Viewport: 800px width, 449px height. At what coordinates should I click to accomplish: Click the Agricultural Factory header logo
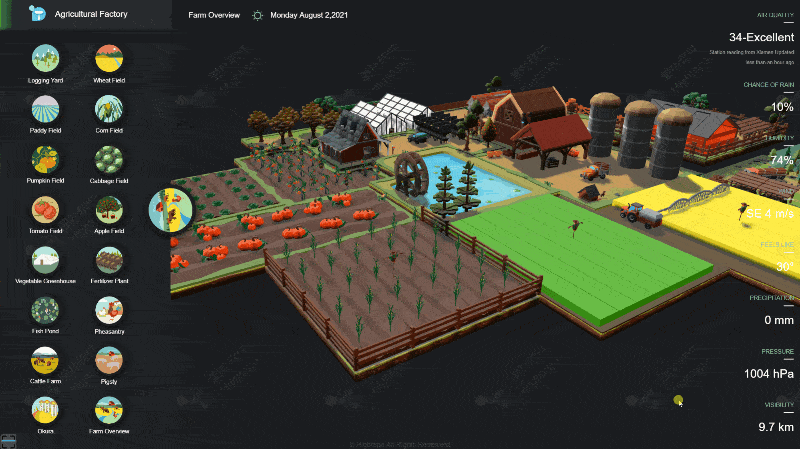tap(37, 14)
